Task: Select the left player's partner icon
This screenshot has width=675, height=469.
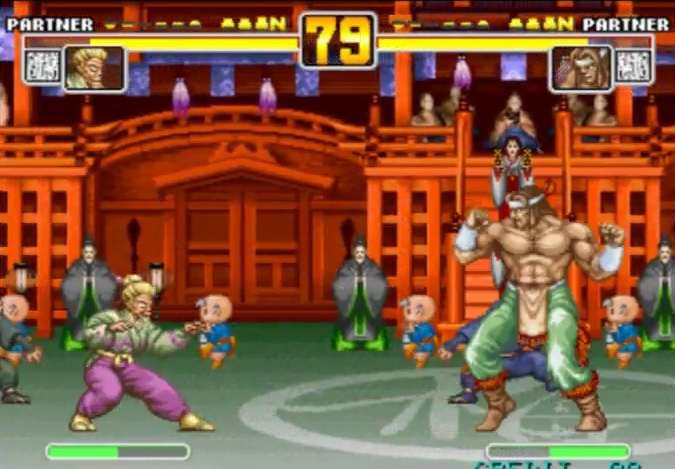Action: coord(42,67)
